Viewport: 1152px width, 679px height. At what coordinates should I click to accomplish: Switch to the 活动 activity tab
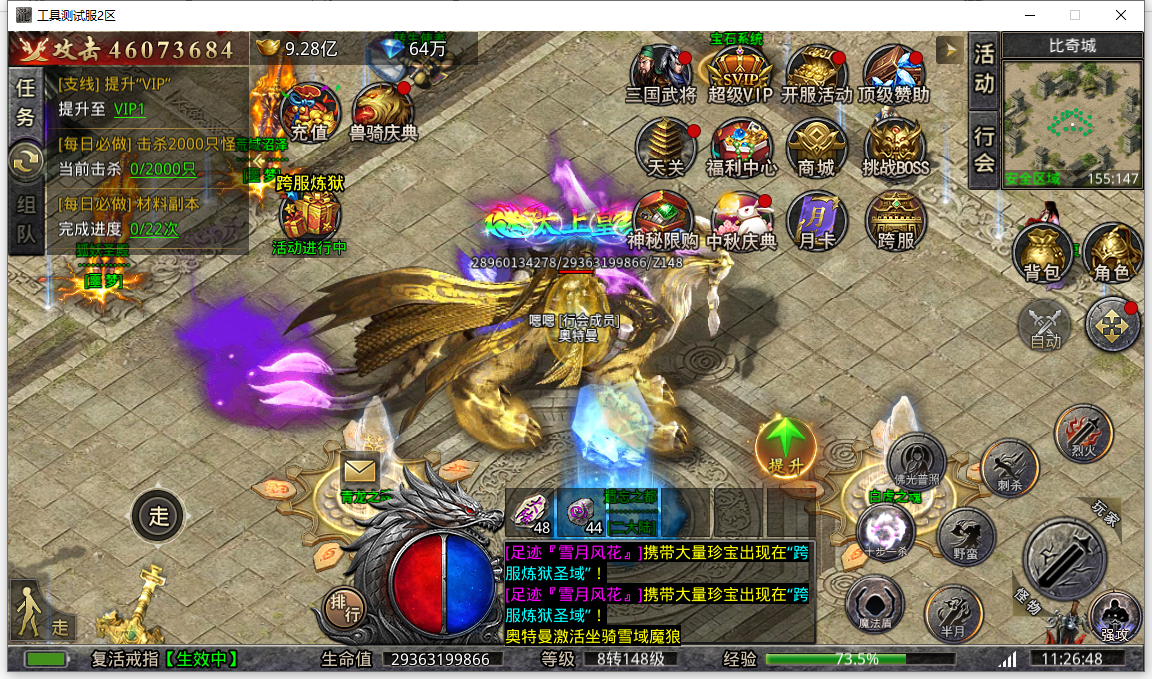[x=985, y=69]
